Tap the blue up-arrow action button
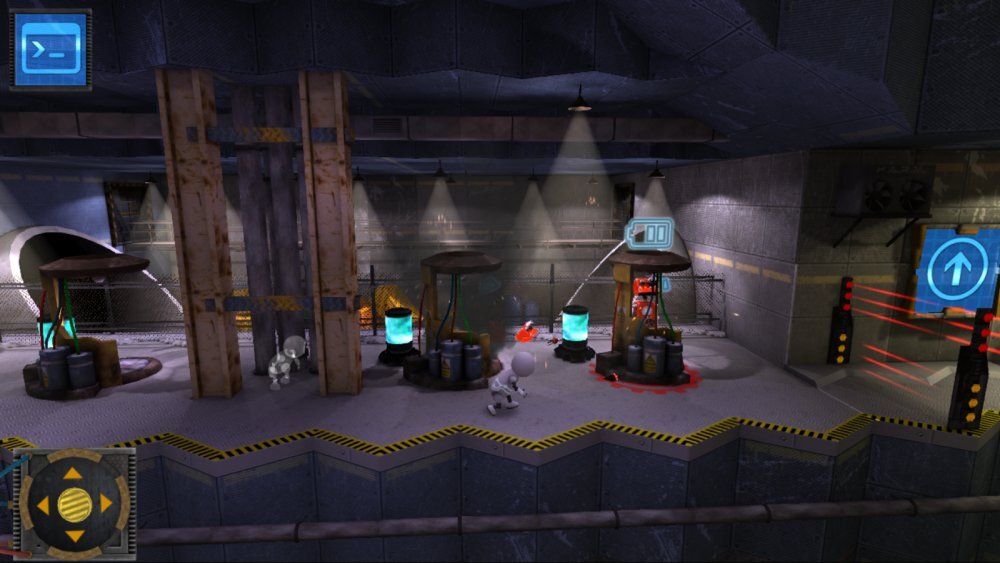 click(x=956, y=270)
